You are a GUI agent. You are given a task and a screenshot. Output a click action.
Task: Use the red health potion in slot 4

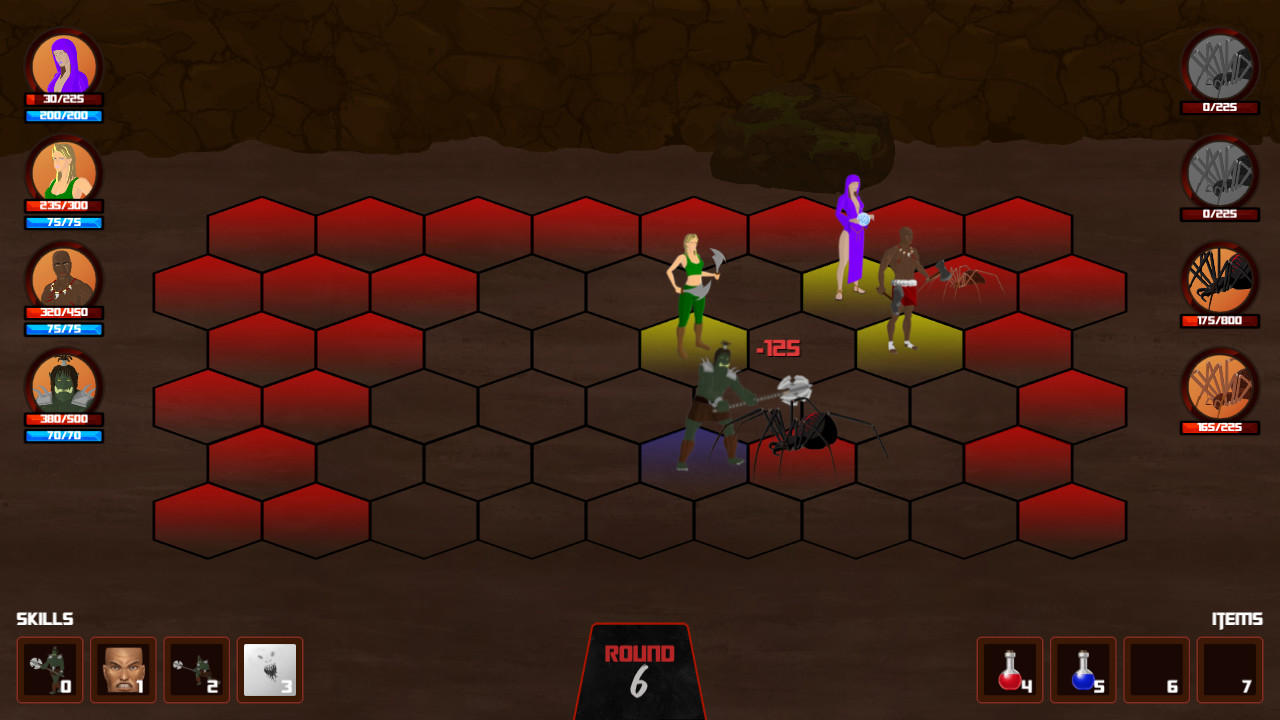[1009, 670]
